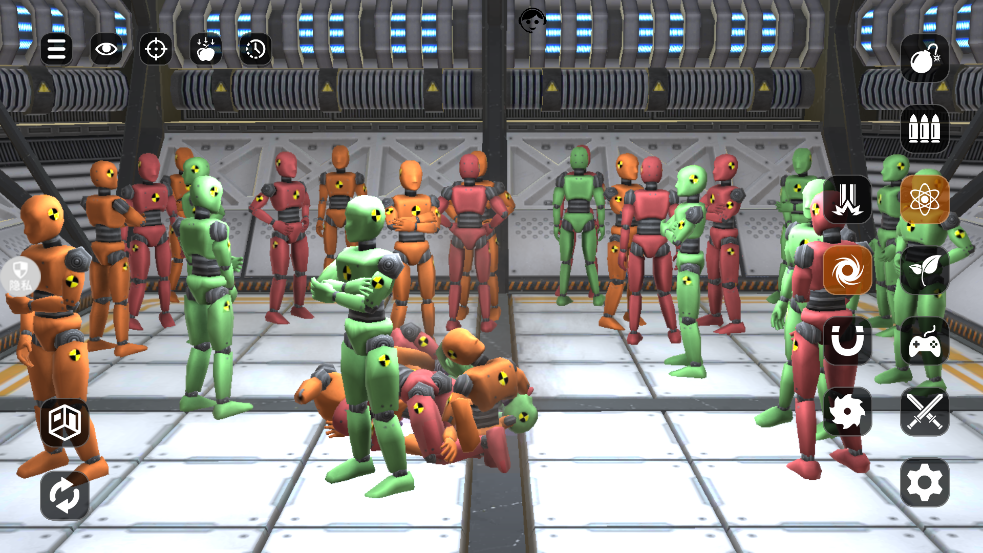Choose the crossed swords melee category
Image resolution: width=983 pixels, height=553 pixels.
tap(924, 411)
